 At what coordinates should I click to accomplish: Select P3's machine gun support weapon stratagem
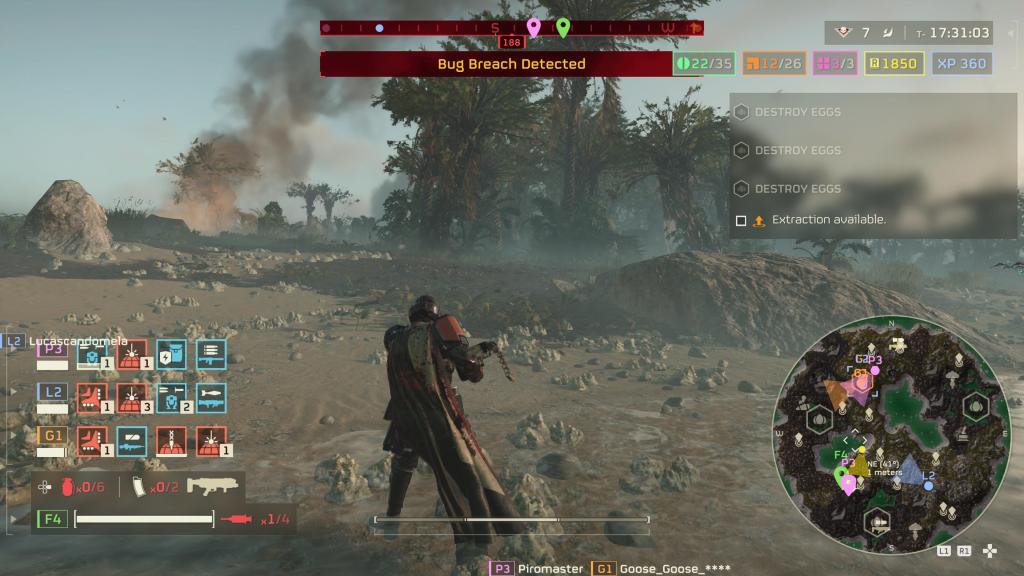click(211, 354)
